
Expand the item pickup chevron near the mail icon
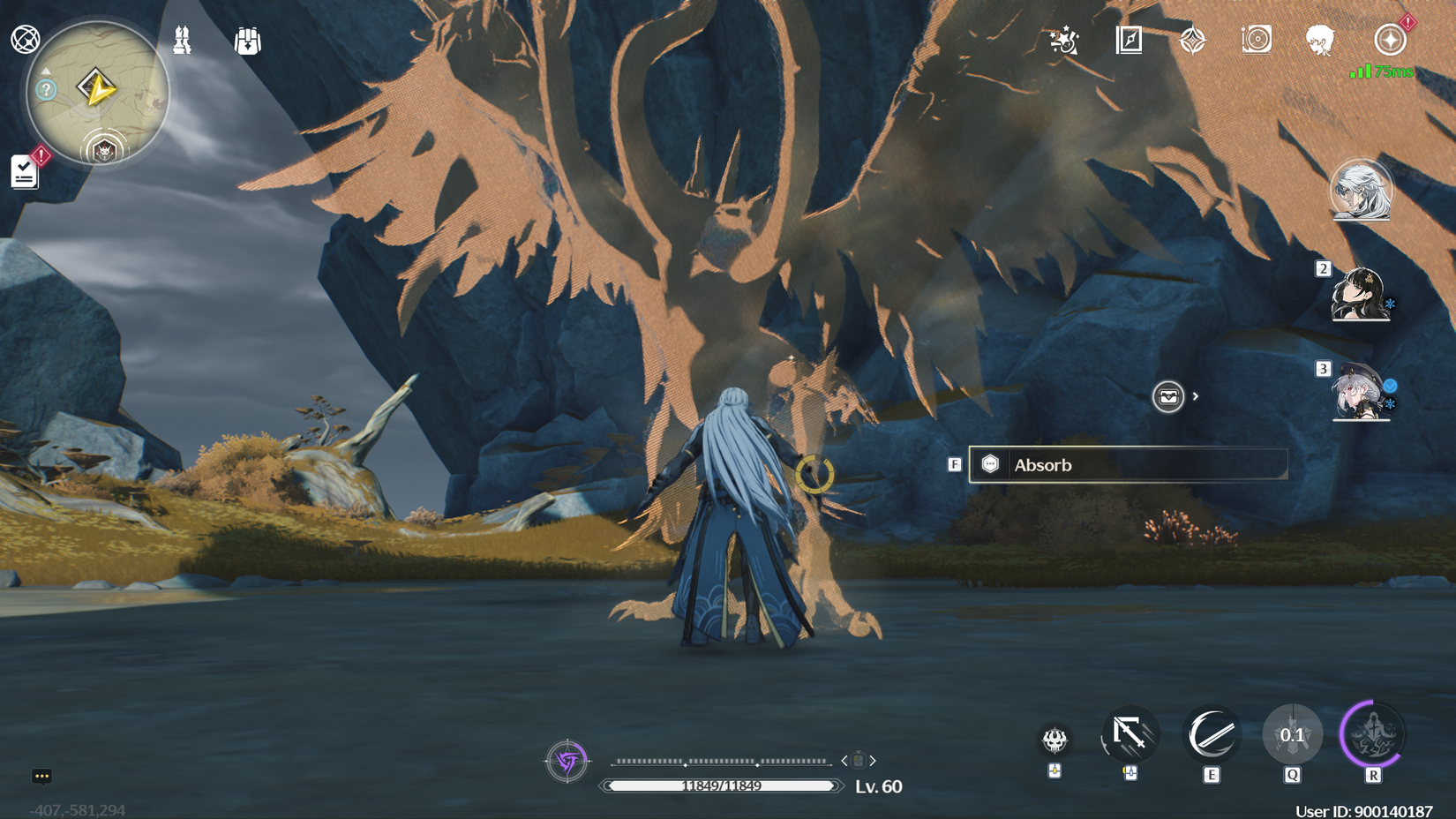1197,397
